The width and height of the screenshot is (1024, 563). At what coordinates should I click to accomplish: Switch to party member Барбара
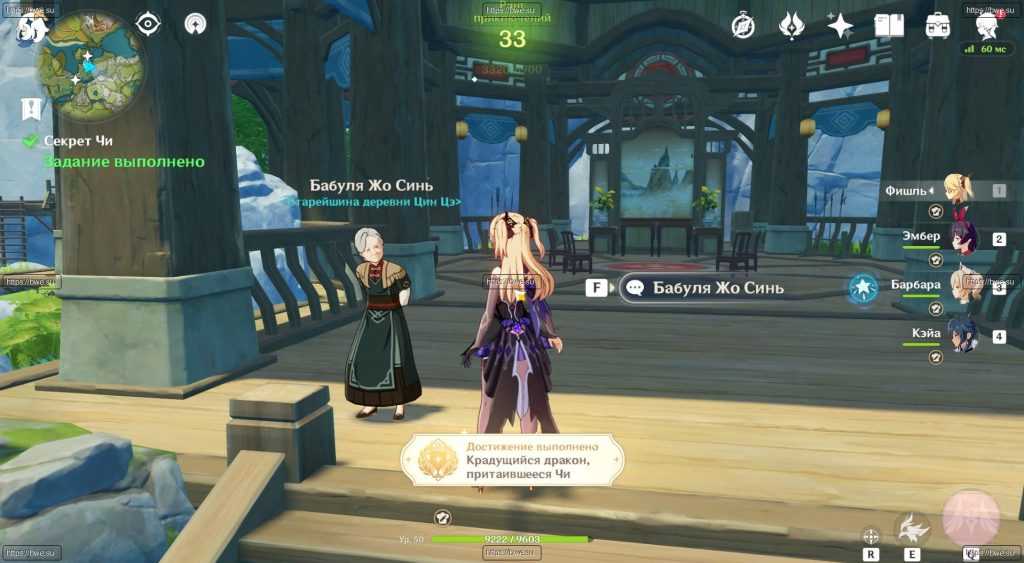pos(964,286)
